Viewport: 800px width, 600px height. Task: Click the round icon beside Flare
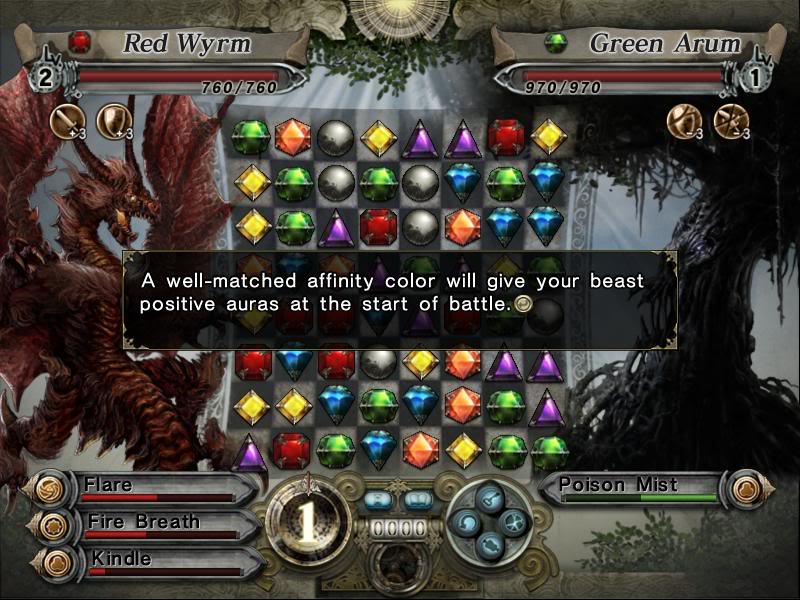(47, 489)
